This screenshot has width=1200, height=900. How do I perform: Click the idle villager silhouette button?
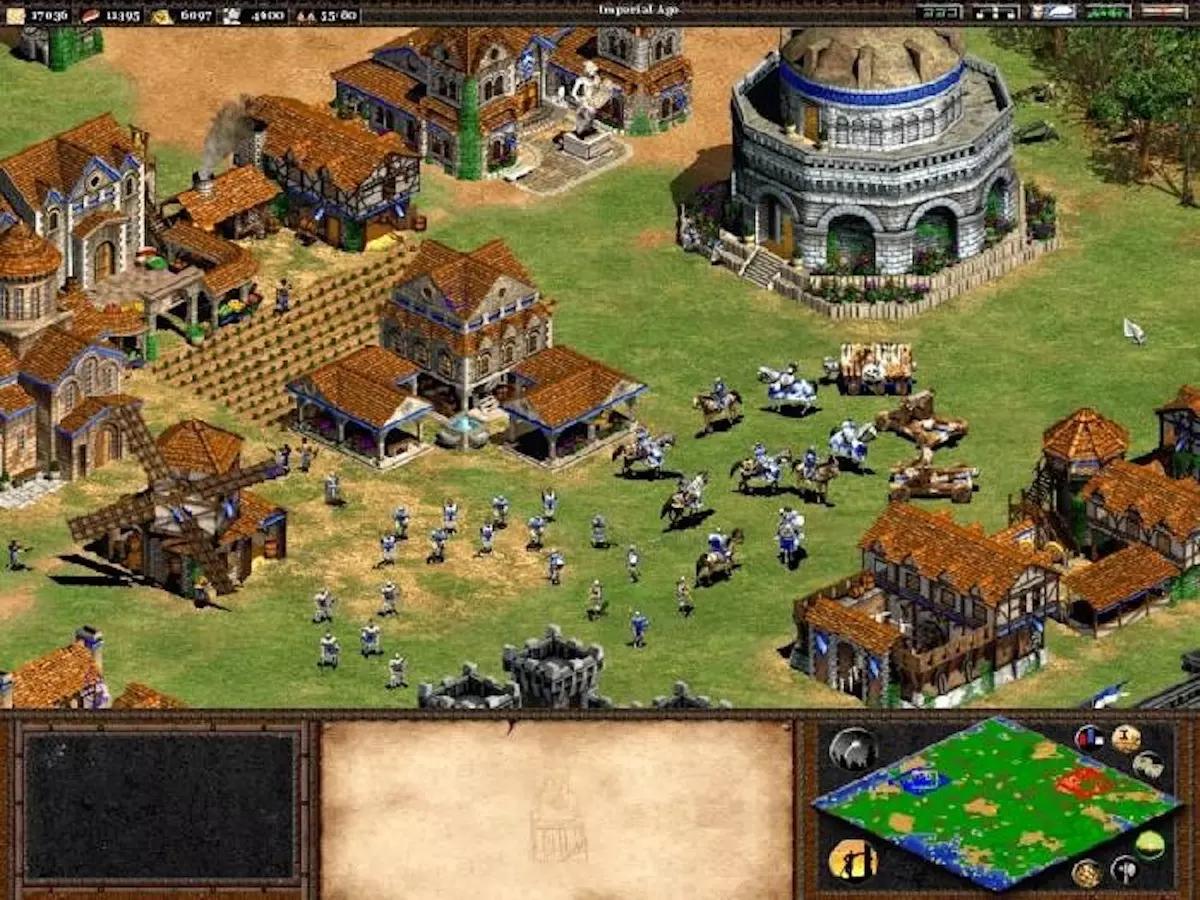tap(852, 860)
